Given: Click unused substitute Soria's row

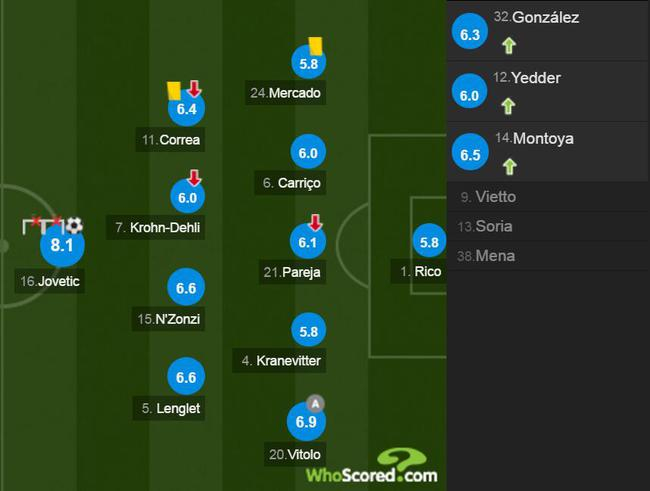Looking at the screenshot, I should [x=547, y=226].
